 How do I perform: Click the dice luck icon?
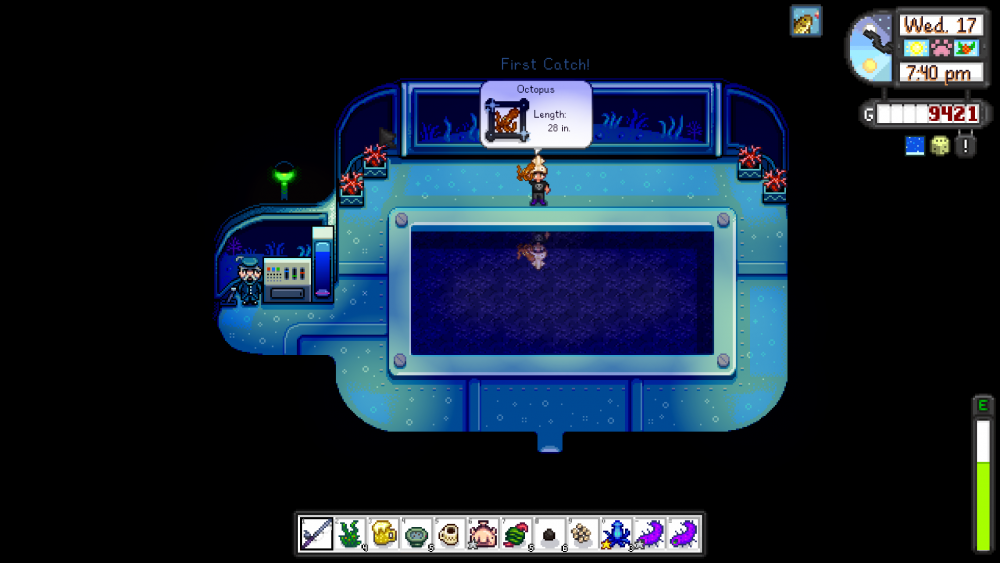tap(940, 146)
